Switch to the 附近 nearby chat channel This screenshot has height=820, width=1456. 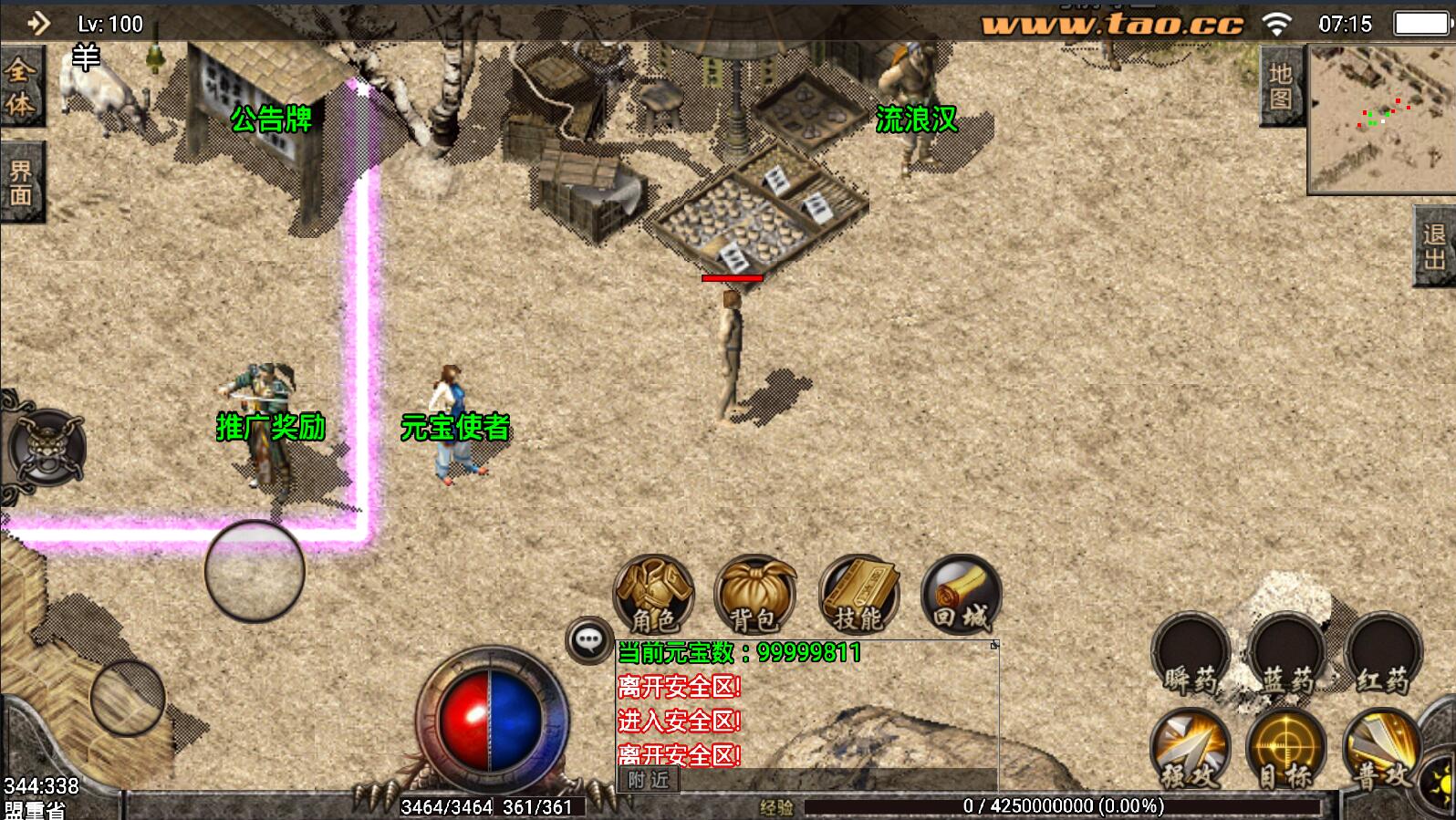[649, 780]
